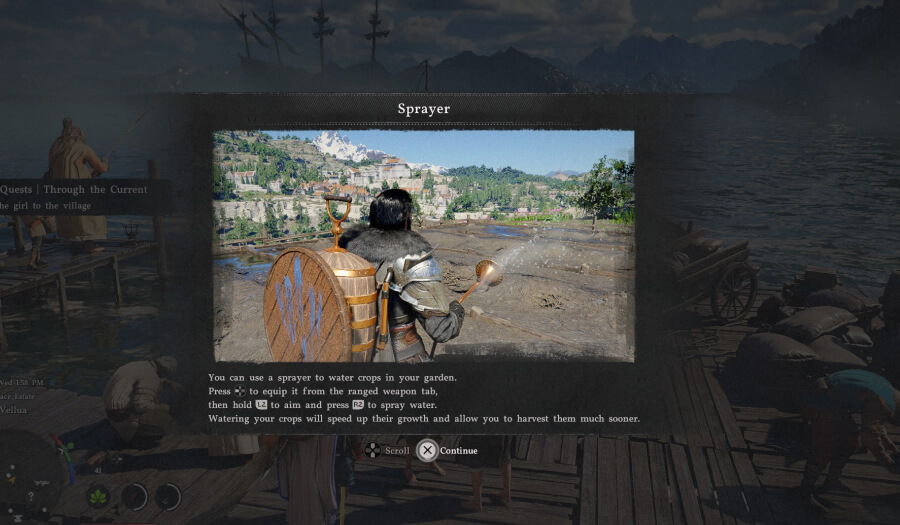The height and width of the screenshot is (525, 900).
Task: Click the Sprayer tutorial preview image
Action: pos(424,245)
